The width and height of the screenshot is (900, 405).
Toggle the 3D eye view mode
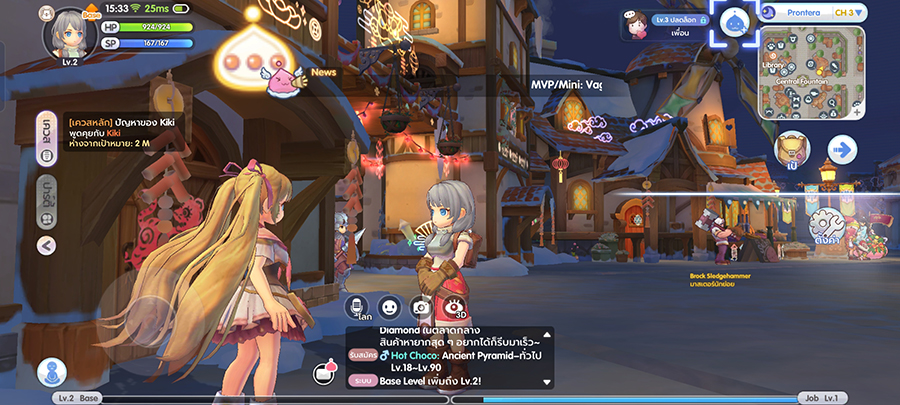click(455, 308)
